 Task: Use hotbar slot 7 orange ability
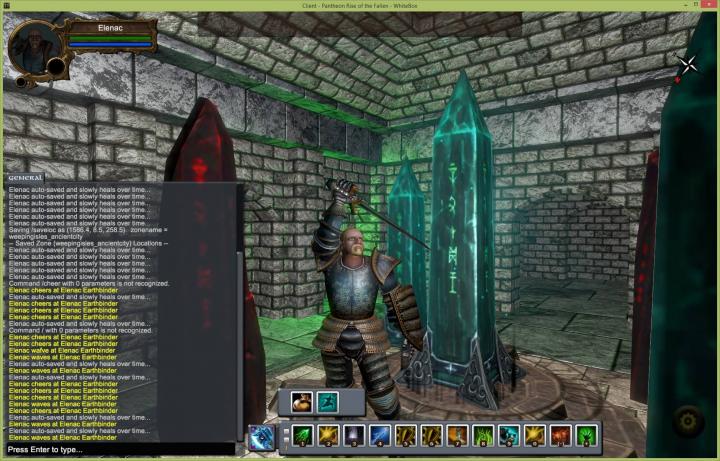457,436
